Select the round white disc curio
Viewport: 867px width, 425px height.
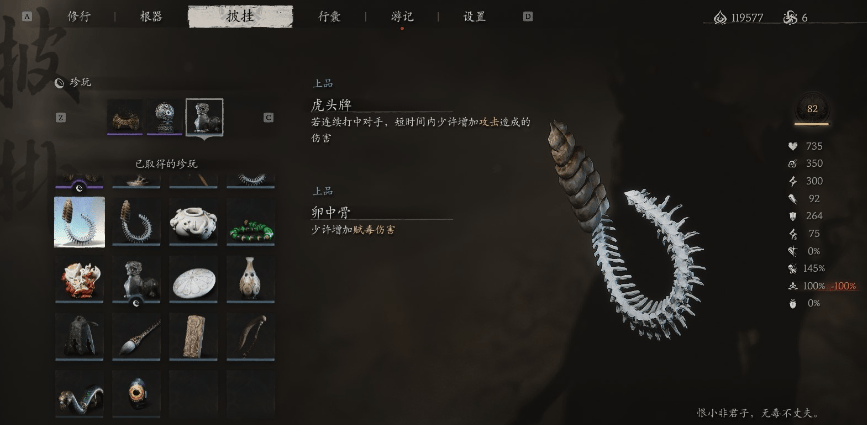[194, 279]
